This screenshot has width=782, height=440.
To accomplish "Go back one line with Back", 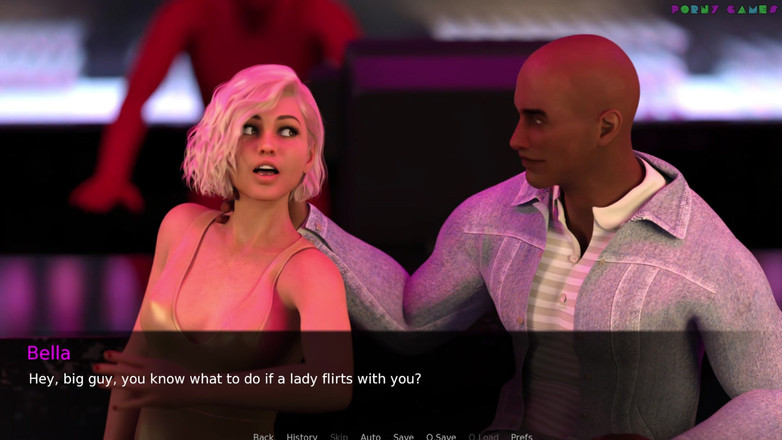I will tap(263, 436).
